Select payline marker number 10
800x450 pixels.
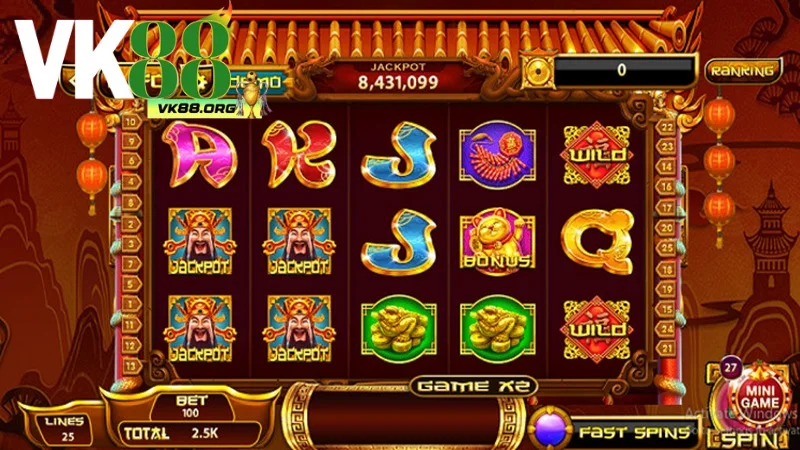tap(131, 121)
